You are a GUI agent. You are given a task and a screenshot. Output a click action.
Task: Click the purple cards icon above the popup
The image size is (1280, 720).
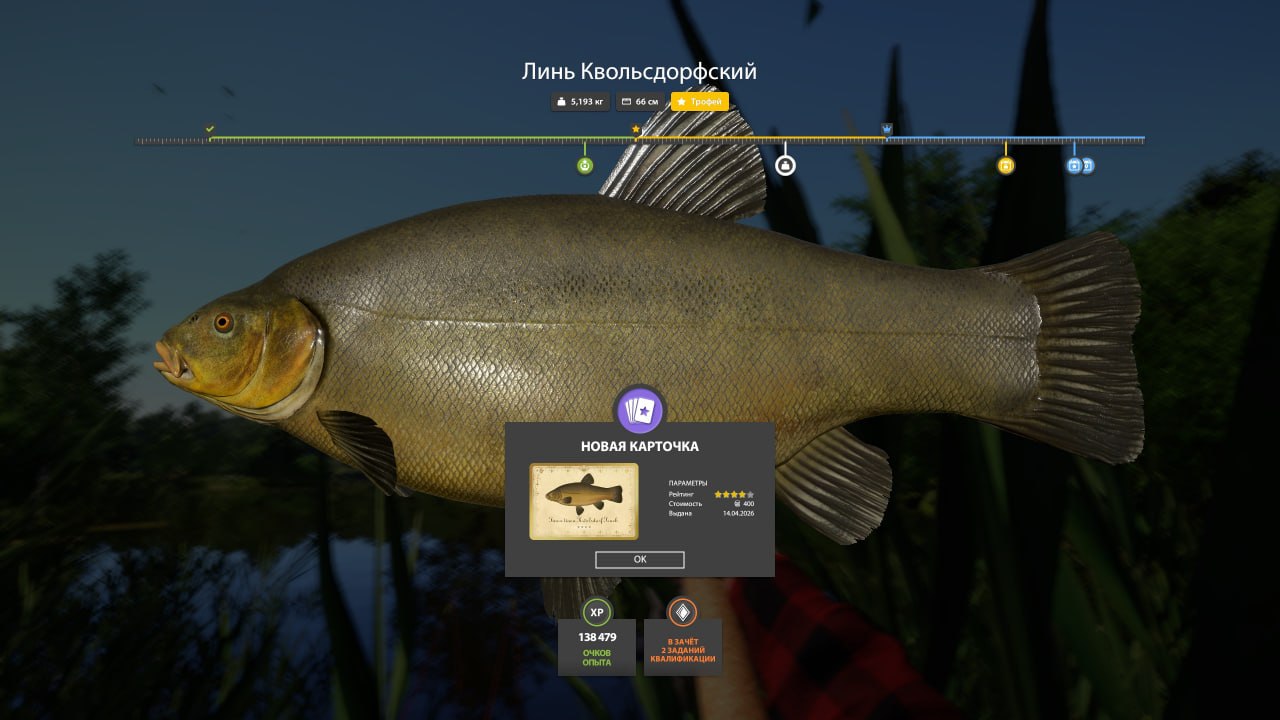pyautogui.click(x=640, y=411)
